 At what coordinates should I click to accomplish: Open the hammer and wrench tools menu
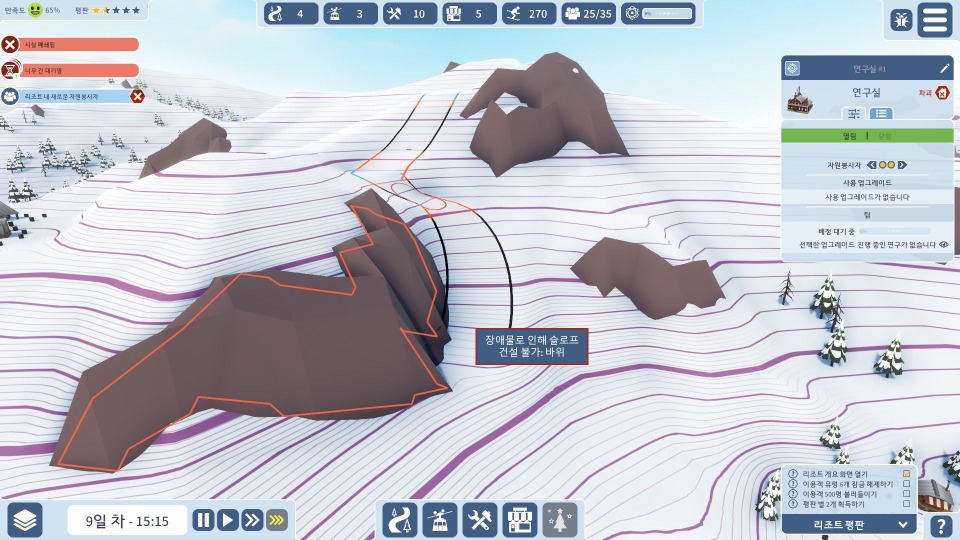(x=480, y=520)
